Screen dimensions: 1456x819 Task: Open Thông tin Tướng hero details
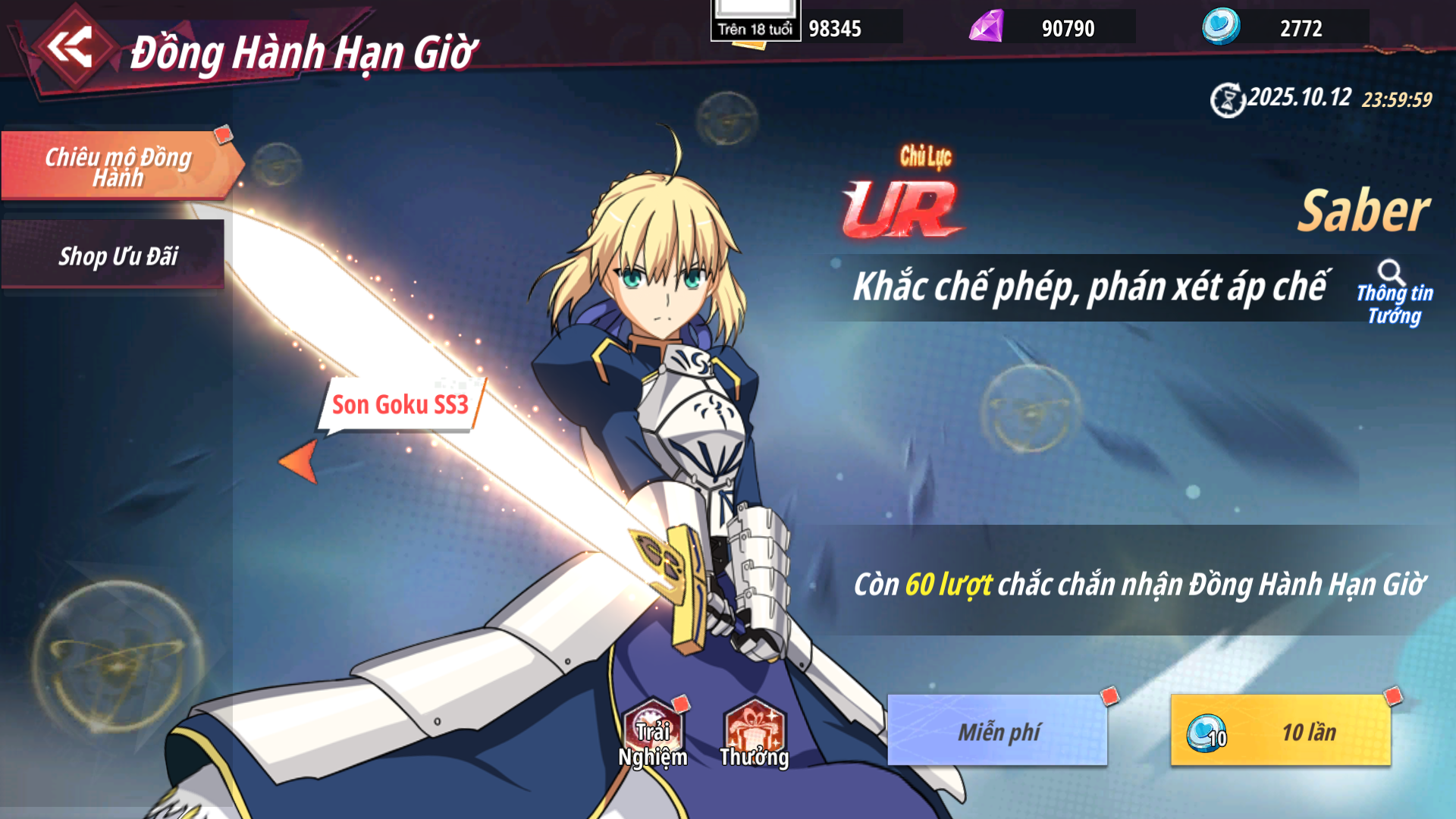coord(1394,294)
